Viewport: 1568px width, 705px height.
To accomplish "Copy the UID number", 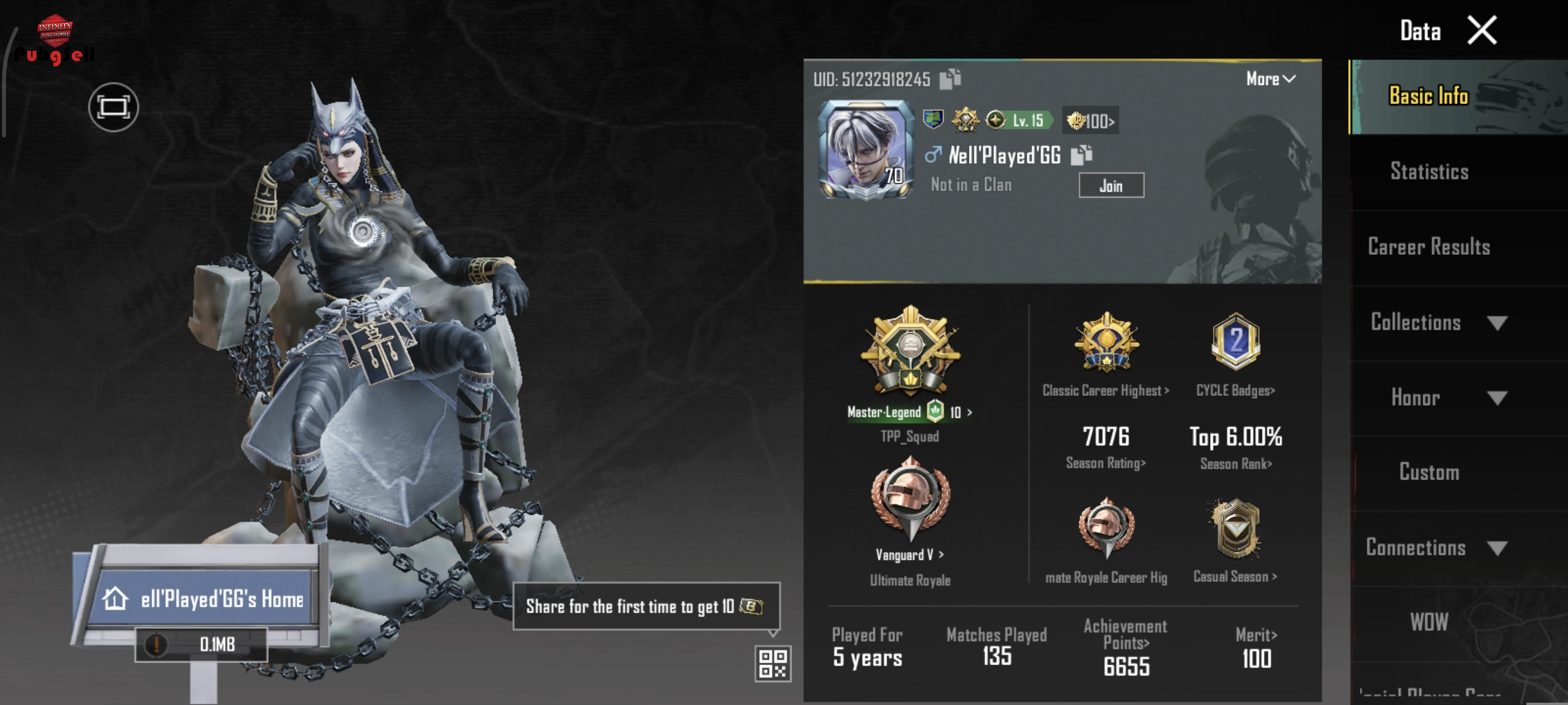I will (949, 79).
